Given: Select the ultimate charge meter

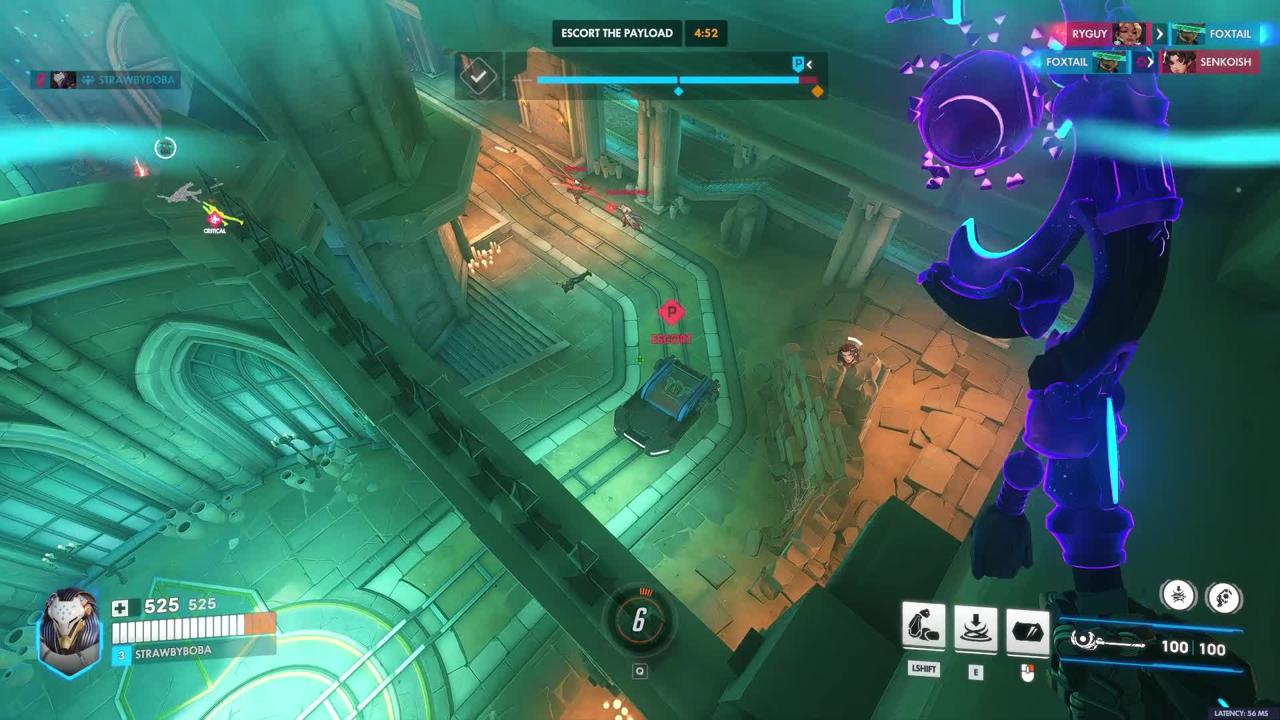Looking at the screenshot, I should [x=639, y=621].
